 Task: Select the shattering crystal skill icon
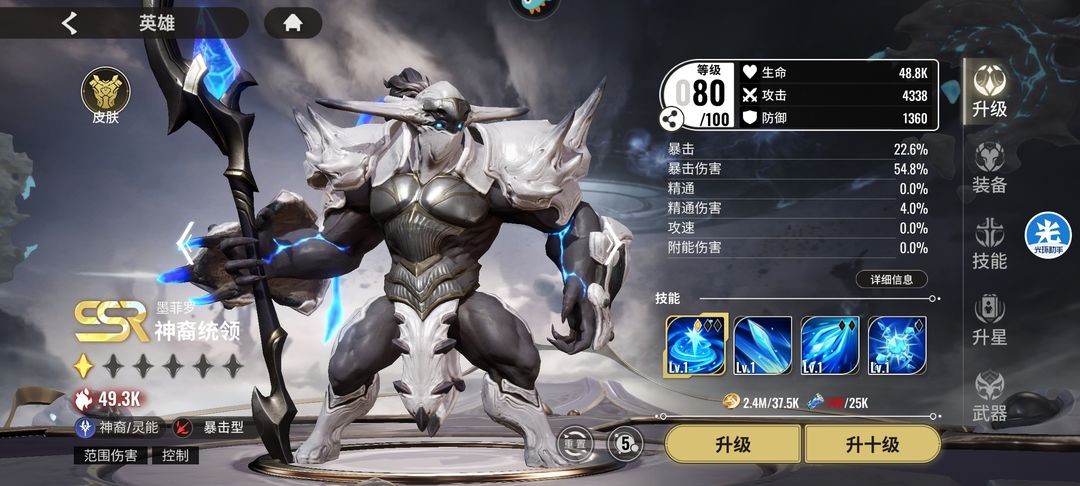click(897, 345)
